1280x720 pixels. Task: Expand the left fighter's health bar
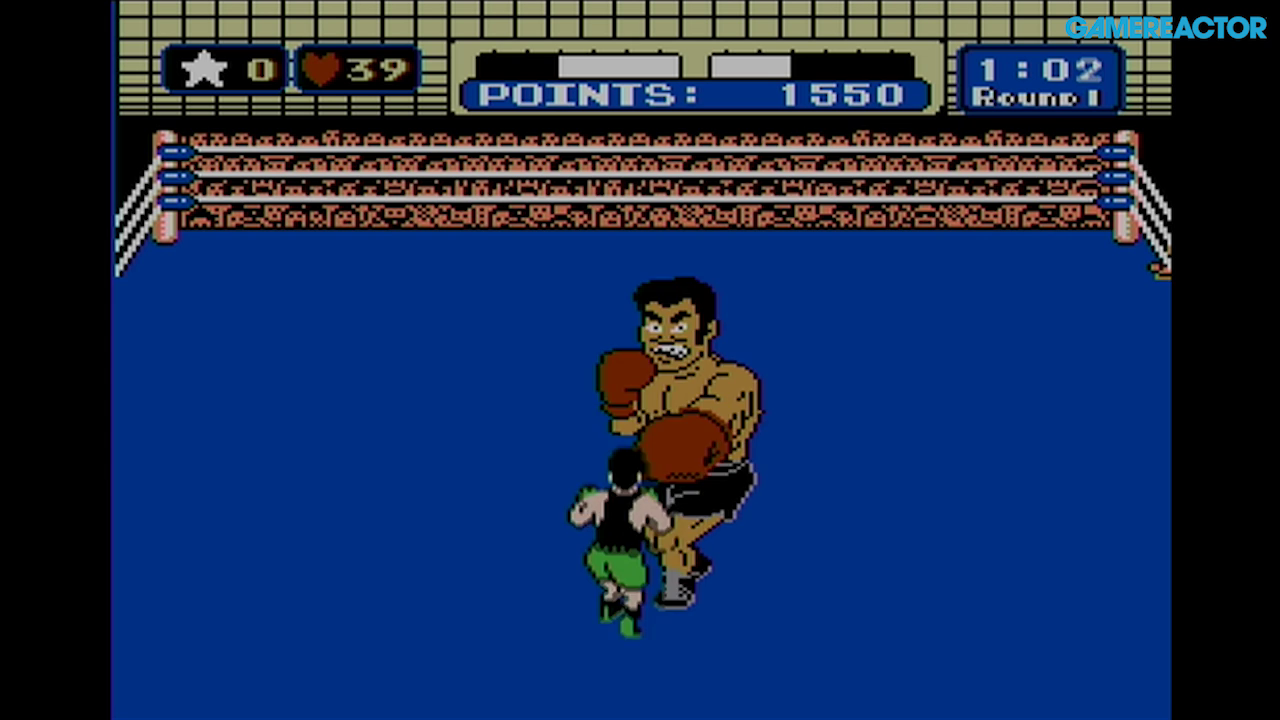click(x=580, y=64)
